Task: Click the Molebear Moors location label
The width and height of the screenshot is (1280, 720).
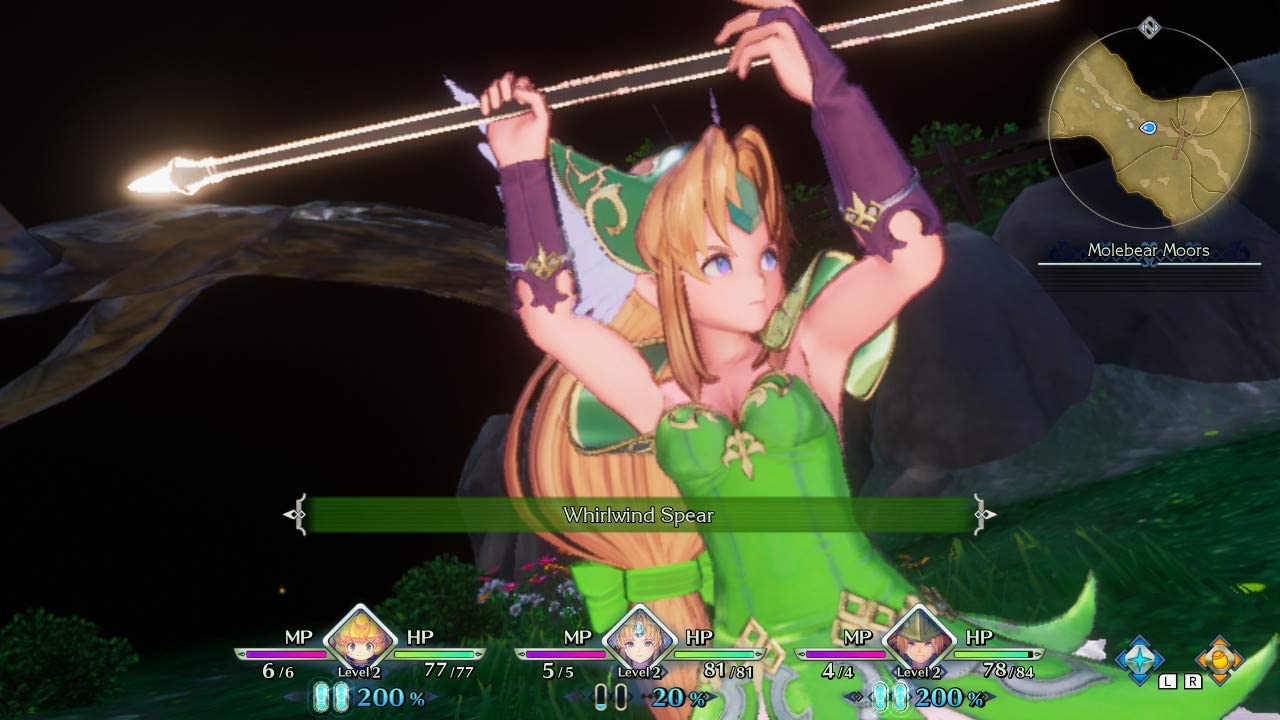Action: [x=1149, y=250]
